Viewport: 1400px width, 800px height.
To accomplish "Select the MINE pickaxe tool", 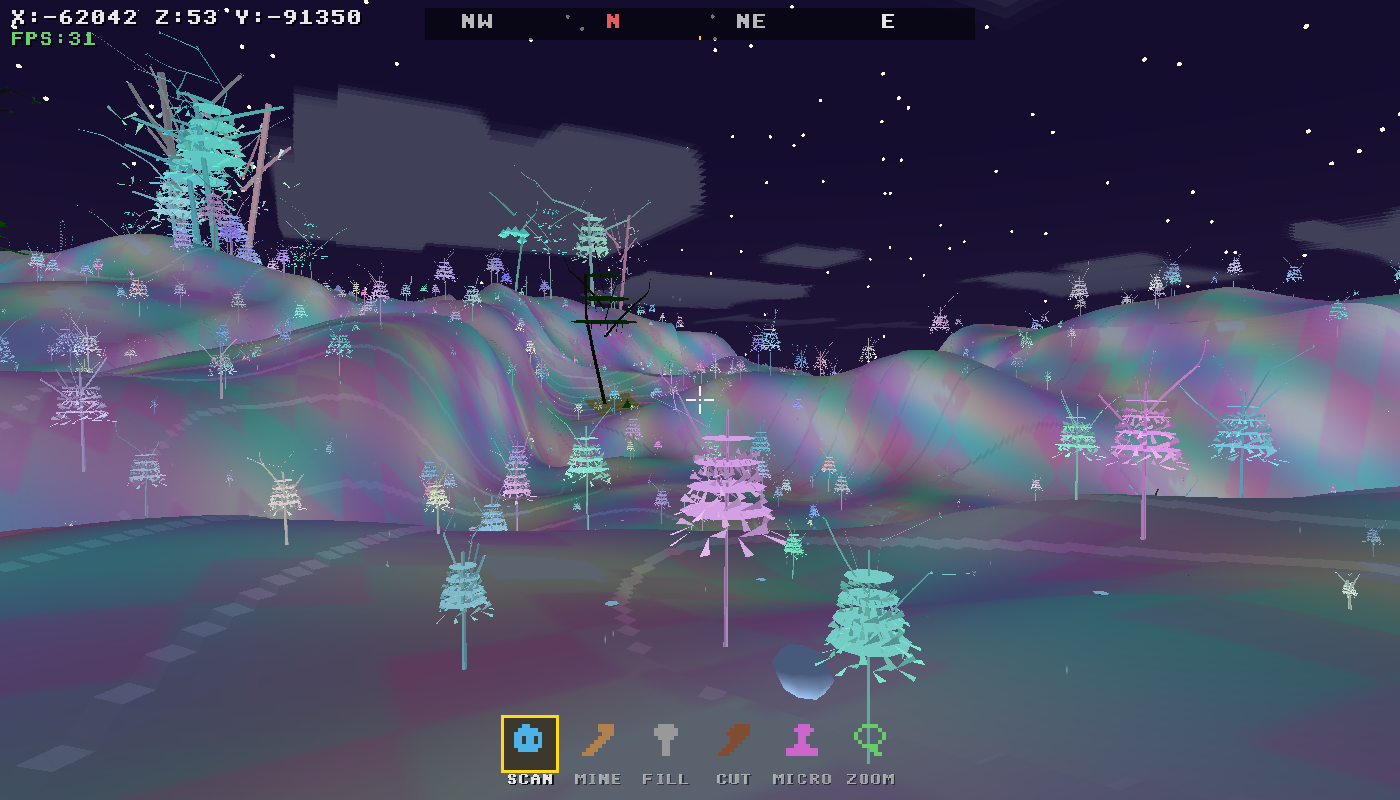I will point(597,740).
